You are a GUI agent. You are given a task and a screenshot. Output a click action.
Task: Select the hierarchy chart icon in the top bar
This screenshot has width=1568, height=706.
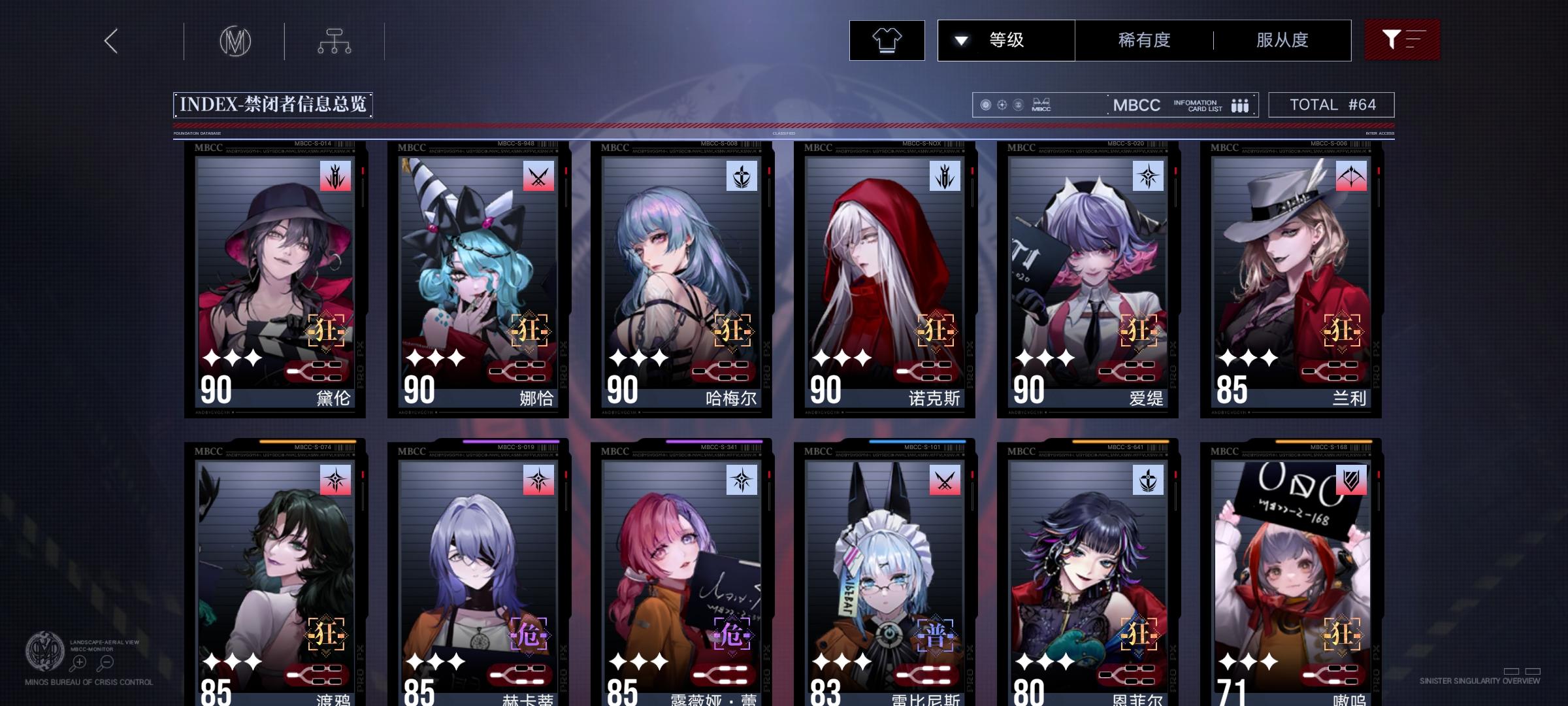coord(335,40)
